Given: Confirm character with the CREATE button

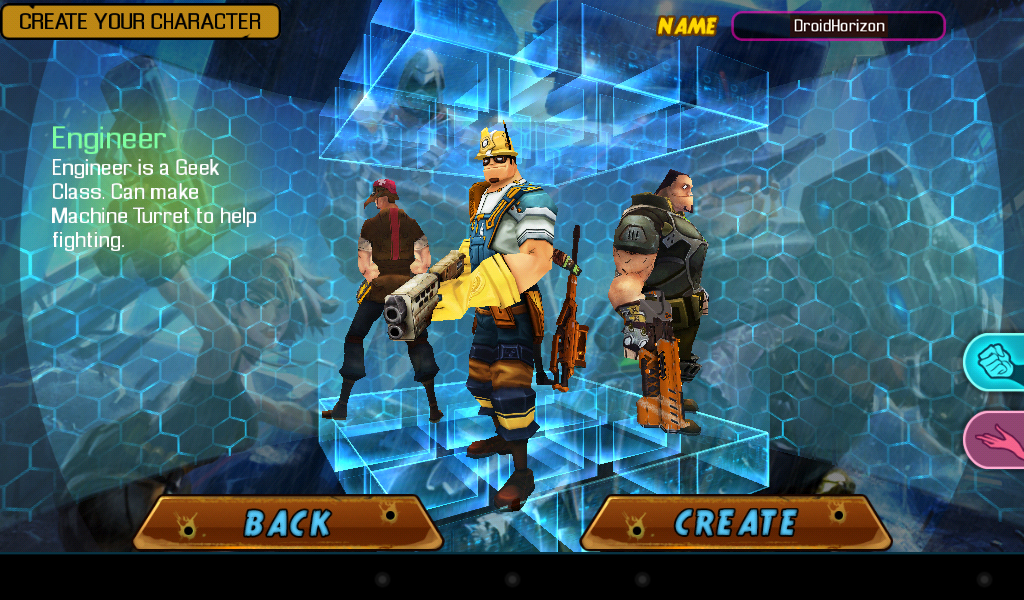Looking at the screenshot, I should point(735,522).
